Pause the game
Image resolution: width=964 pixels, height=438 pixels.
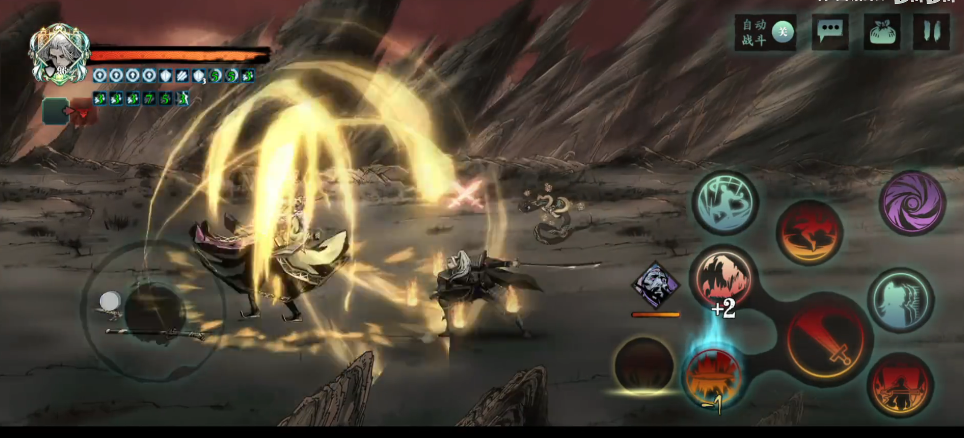[x=931, y=32]
